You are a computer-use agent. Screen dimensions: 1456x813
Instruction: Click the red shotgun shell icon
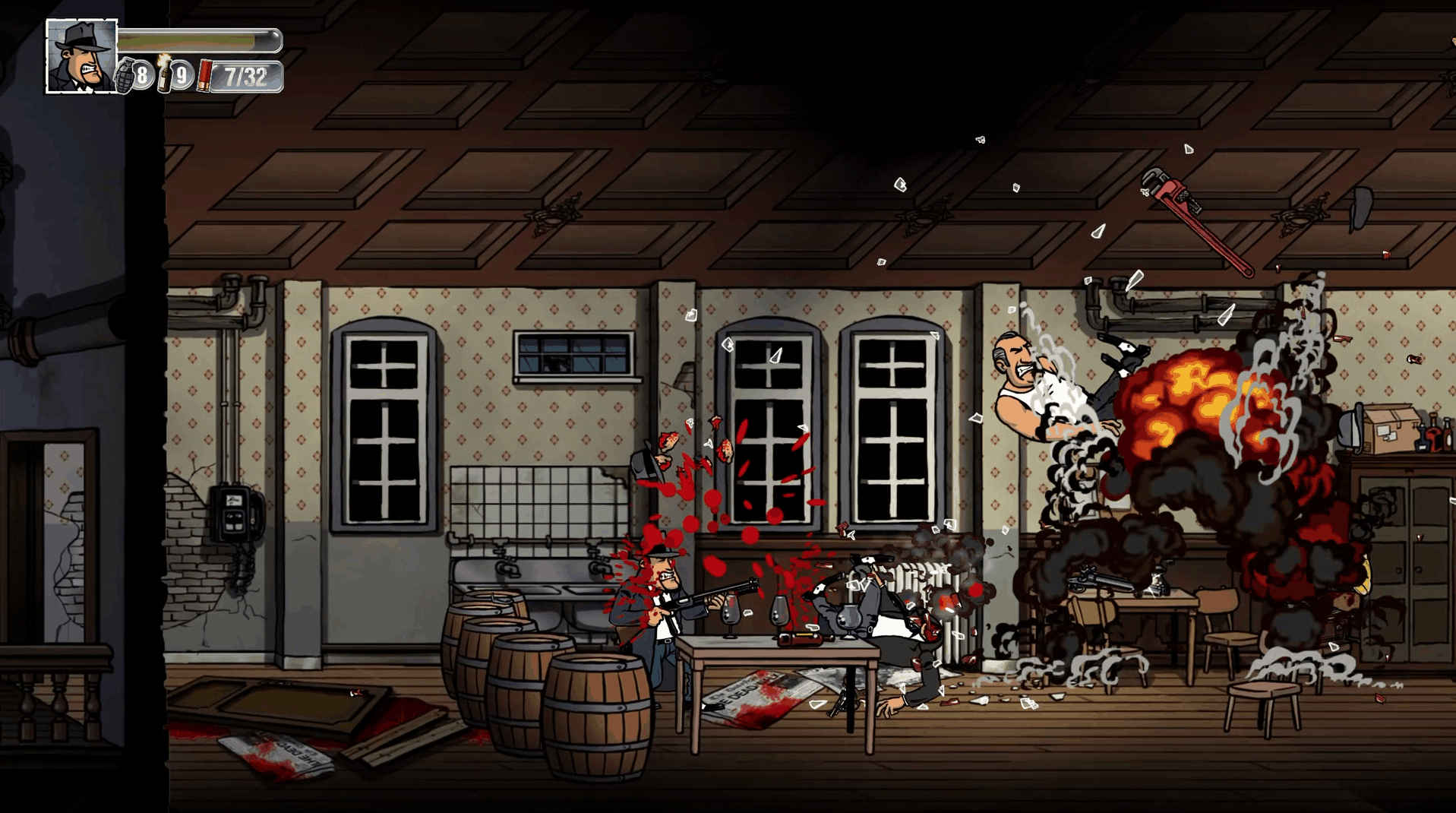(204, 76)
